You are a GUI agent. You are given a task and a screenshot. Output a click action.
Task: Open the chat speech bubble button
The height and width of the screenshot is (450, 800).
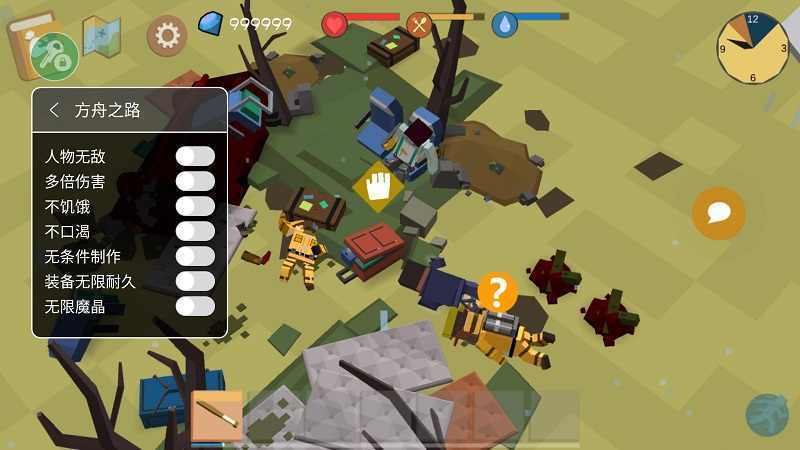point(718,213)
